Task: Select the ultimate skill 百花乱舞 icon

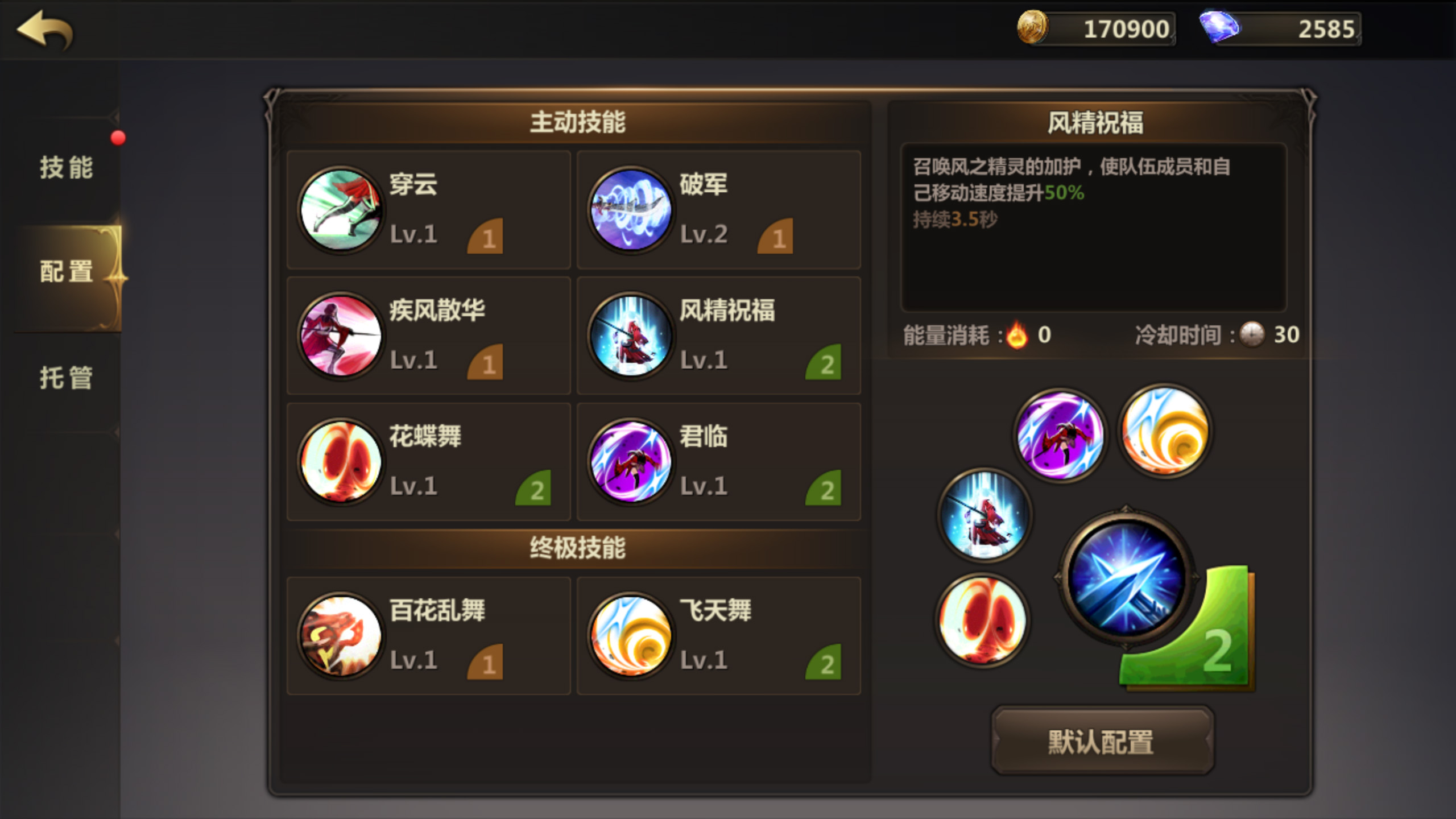Action: tap(340, 637)
